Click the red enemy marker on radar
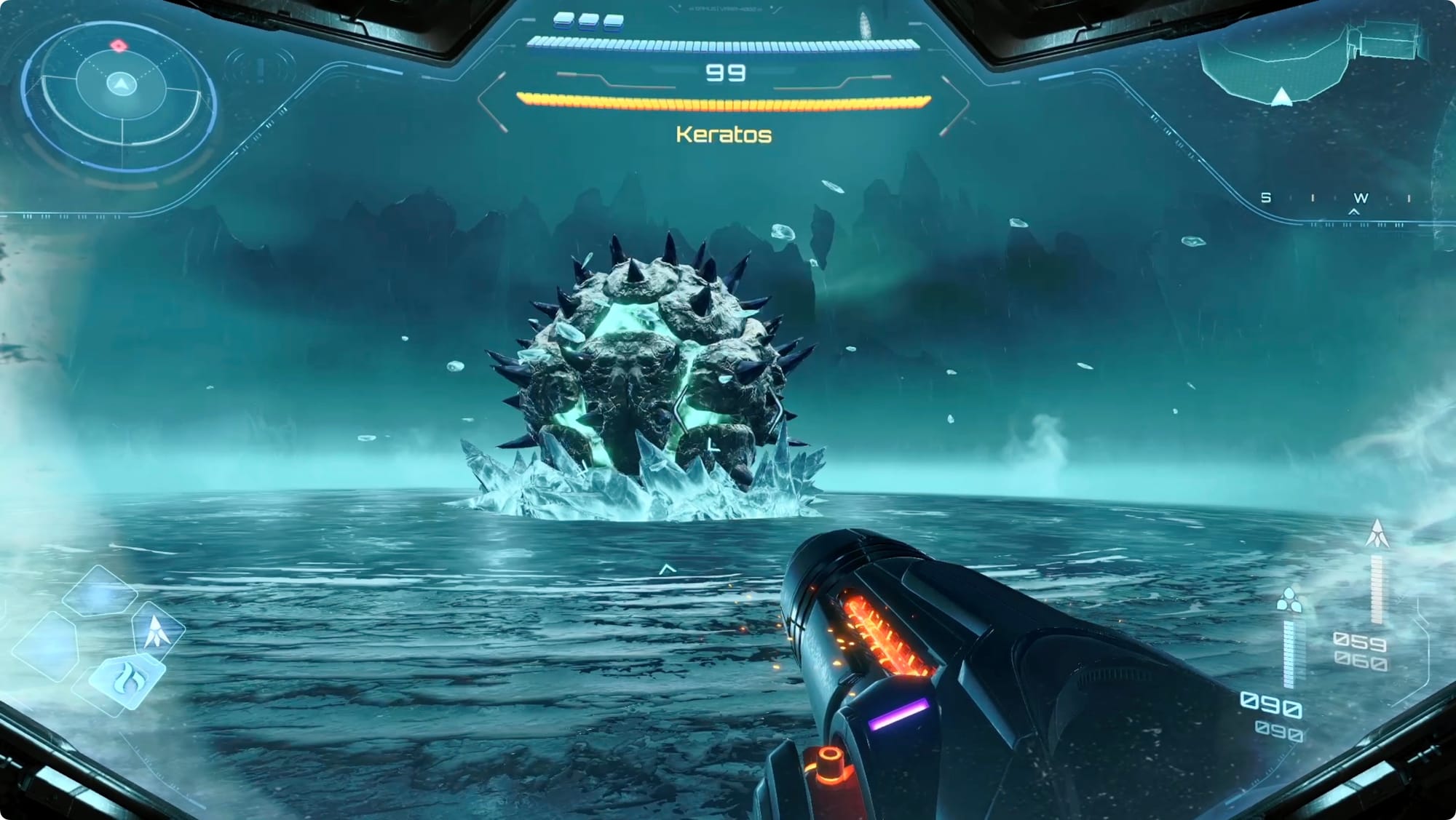The height and width of the screenshot is (820, 1456). click(119, 46)
